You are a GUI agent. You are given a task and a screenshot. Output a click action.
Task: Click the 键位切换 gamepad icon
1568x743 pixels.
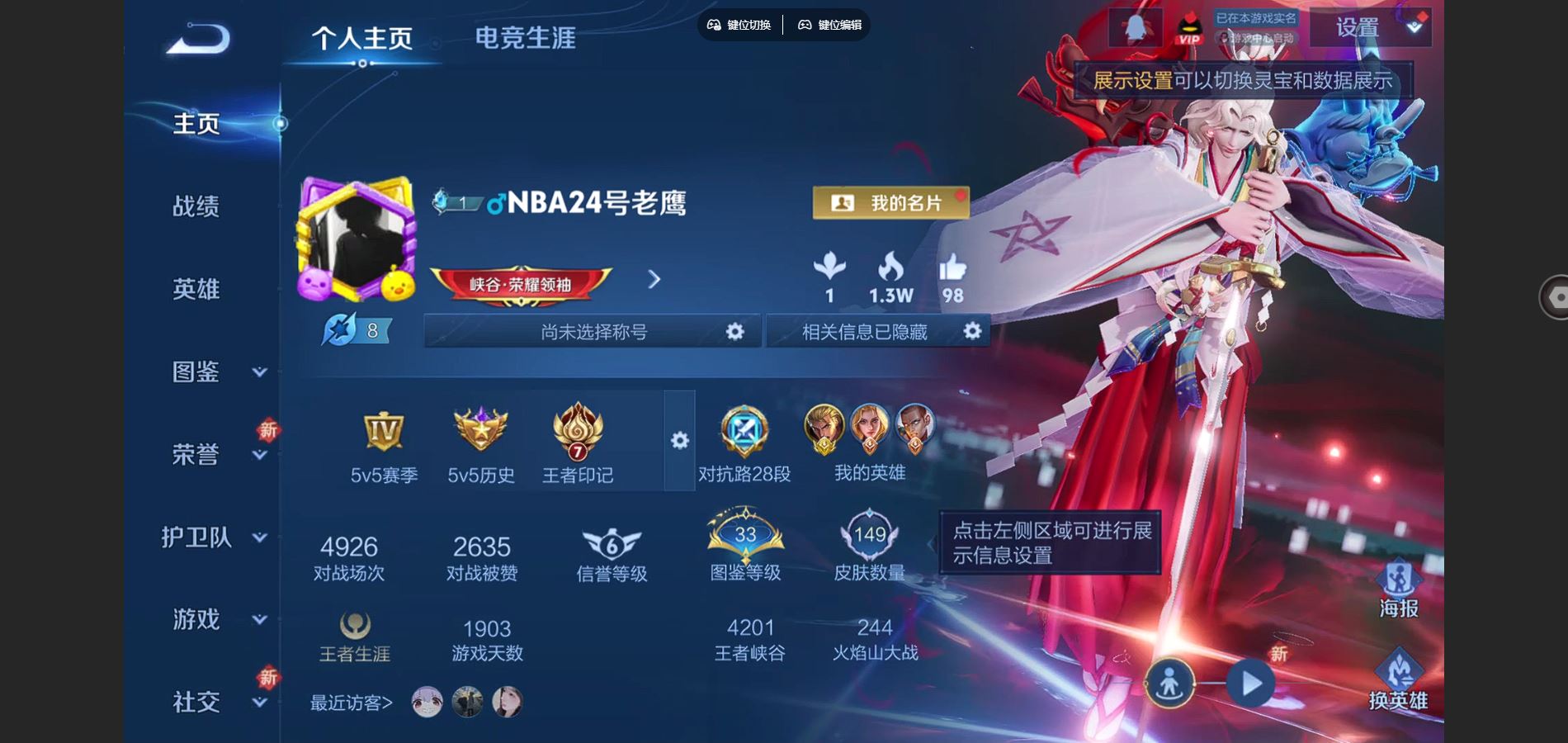(715, 25)
